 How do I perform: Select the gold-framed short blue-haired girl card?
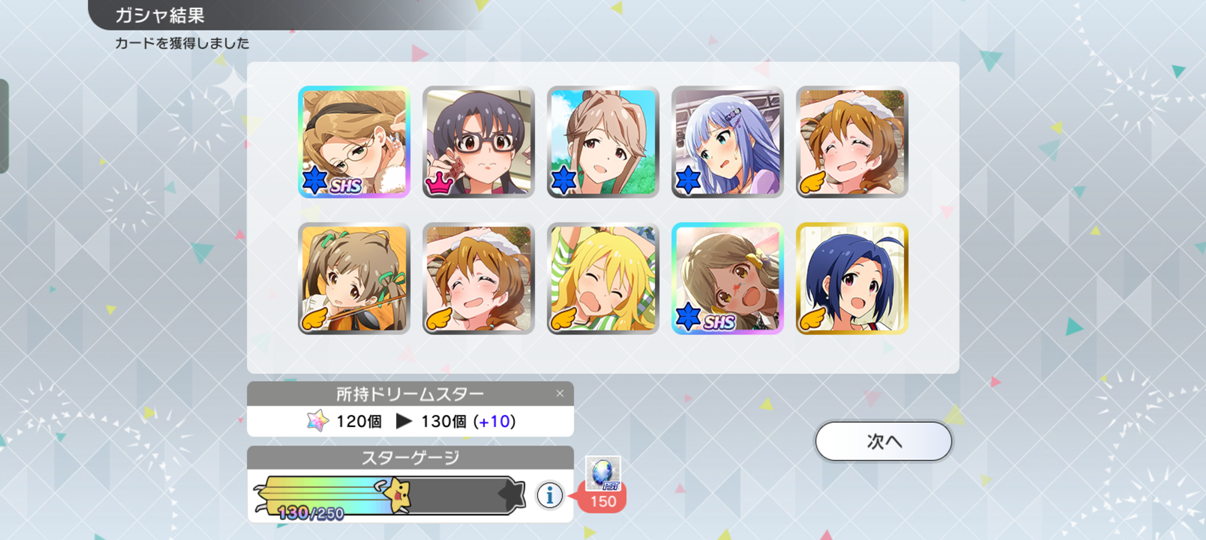(x=852, y=278)
